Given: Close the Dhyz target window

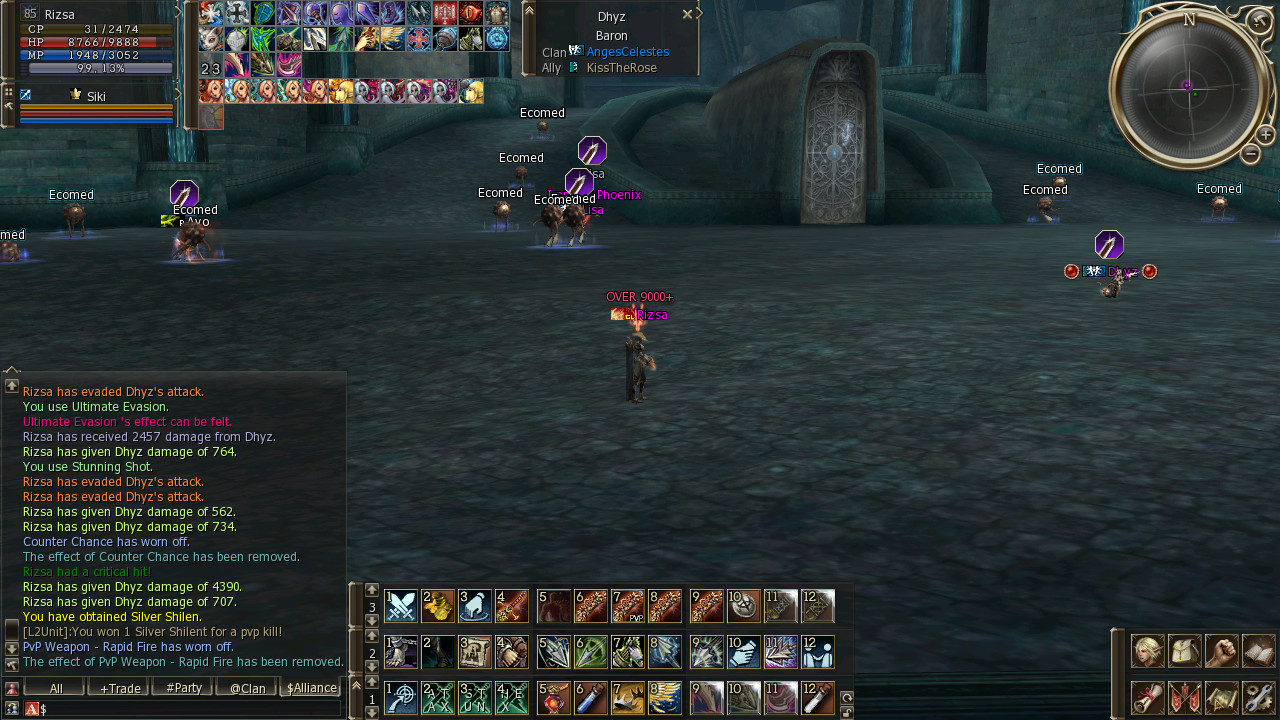Looking at the screenshot, I should click(x=687, y=15).
